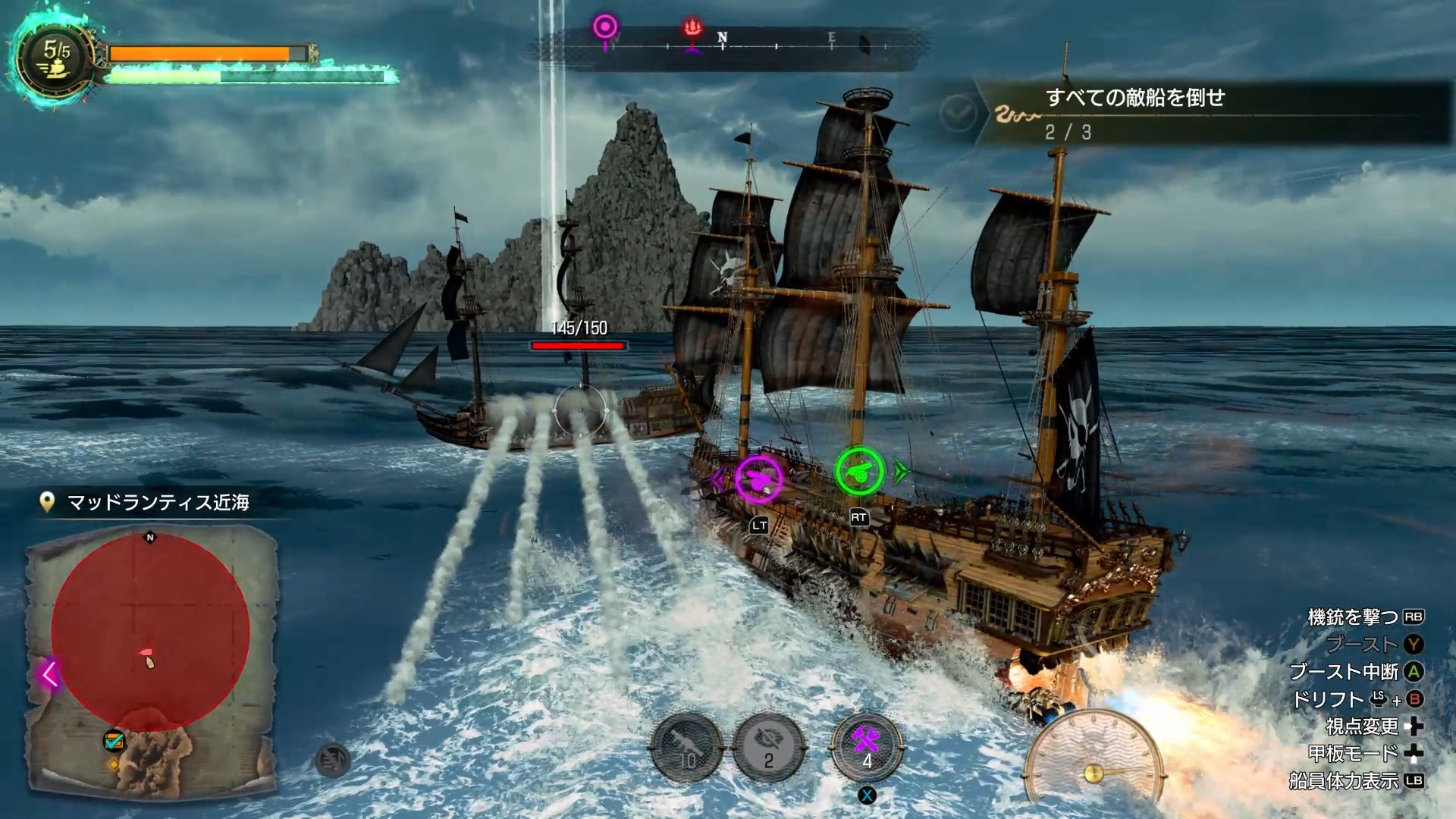Click the magenta left-side cannon icon
1456x819 pixels.
758,479
